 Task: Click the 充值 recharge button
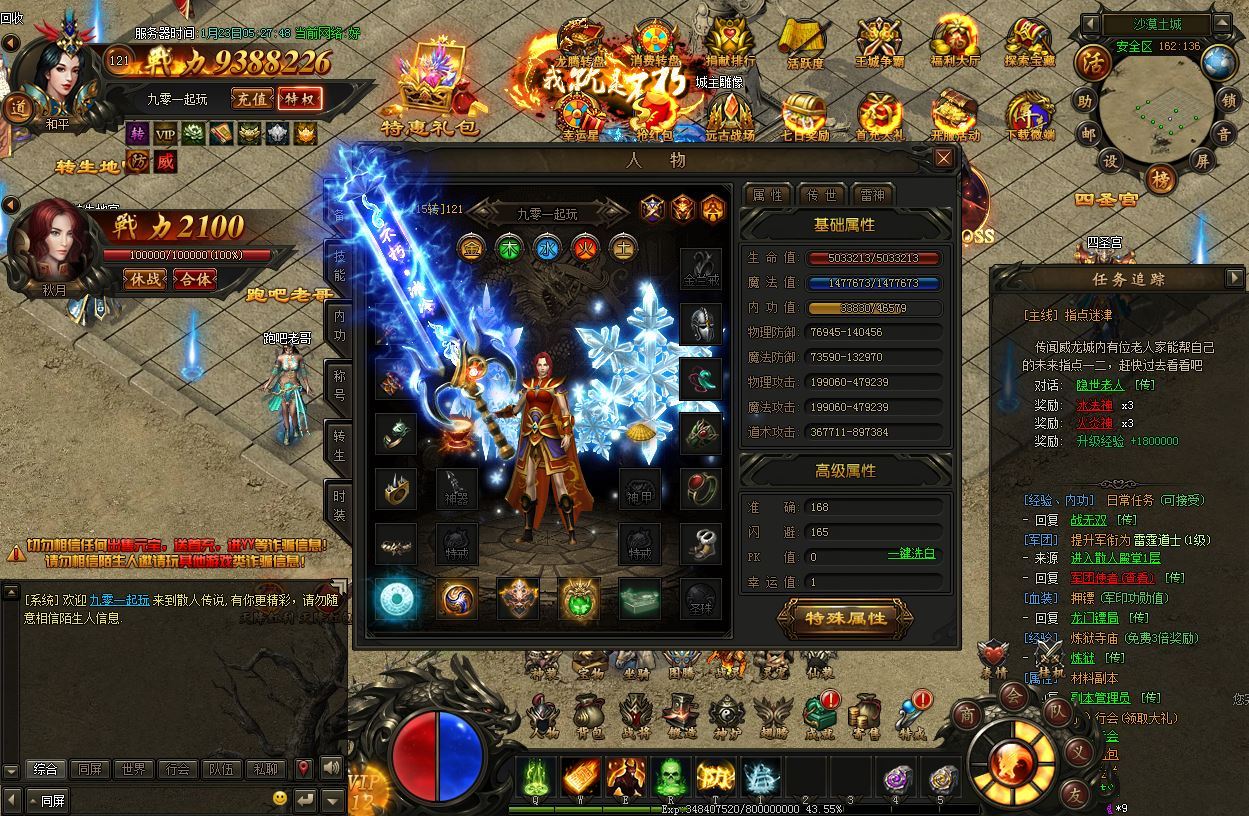(x=251, y=99)
